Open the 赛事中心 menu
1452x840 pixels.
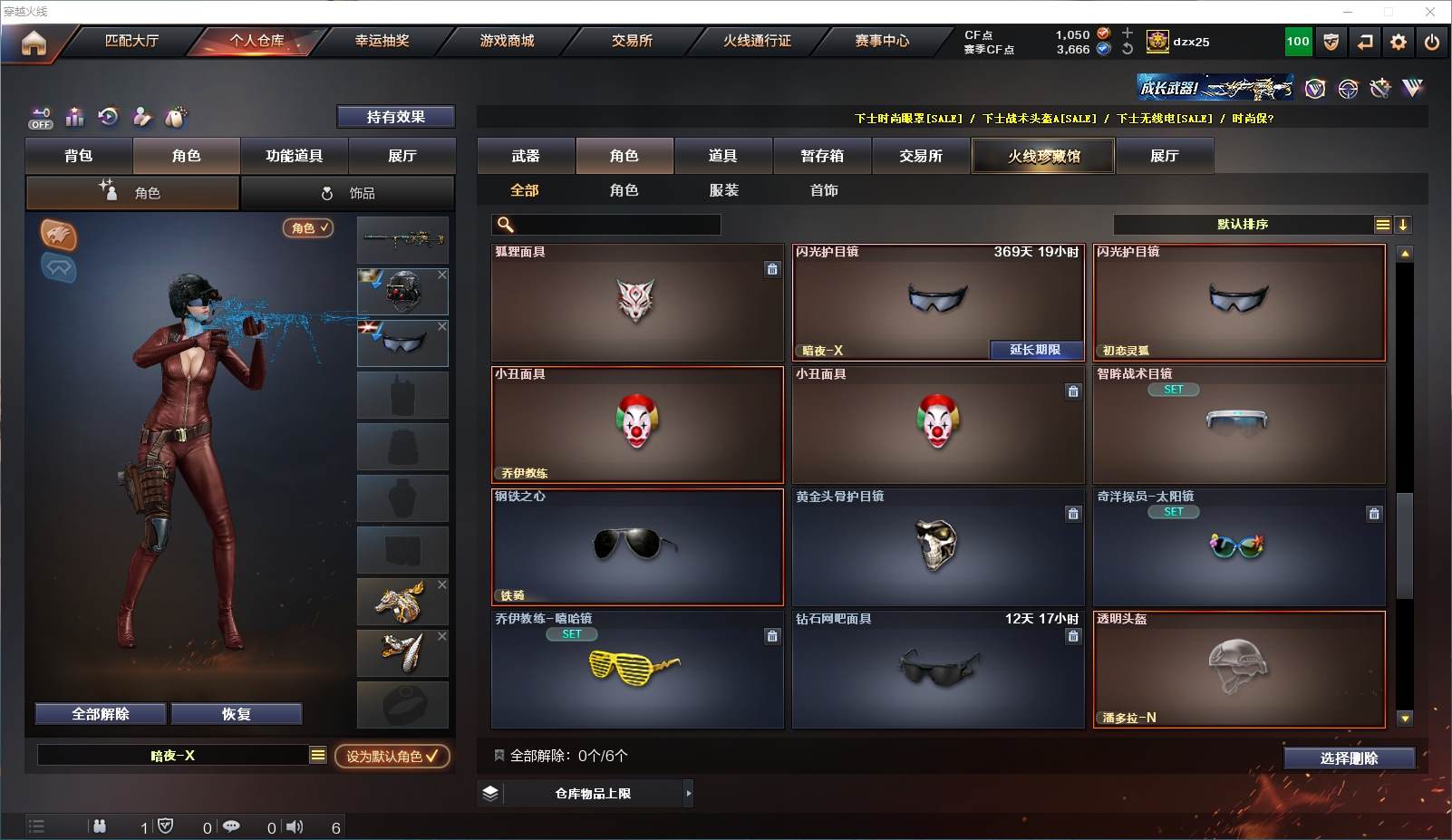click(x=881, y=41)
